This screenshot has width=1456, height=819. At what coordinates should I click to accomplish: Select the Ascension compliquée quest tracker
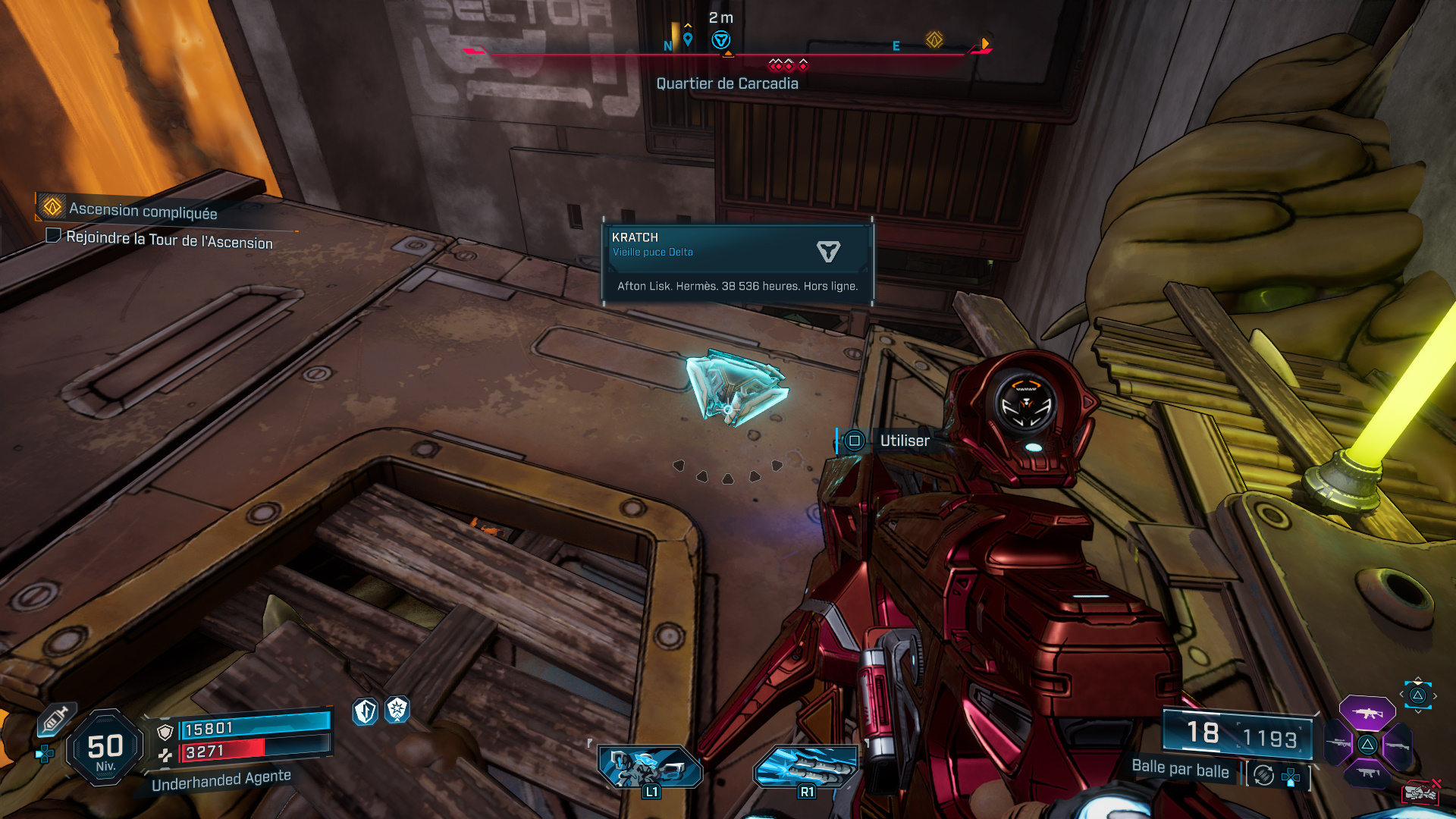tap(143, 210)
